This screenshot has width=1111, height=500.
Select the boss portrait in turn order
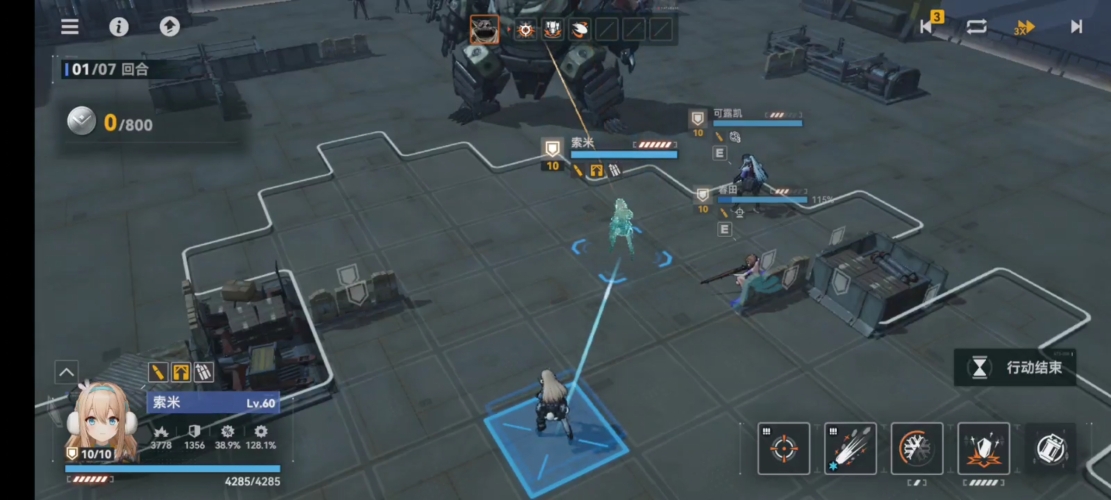[x=484, y=30]
